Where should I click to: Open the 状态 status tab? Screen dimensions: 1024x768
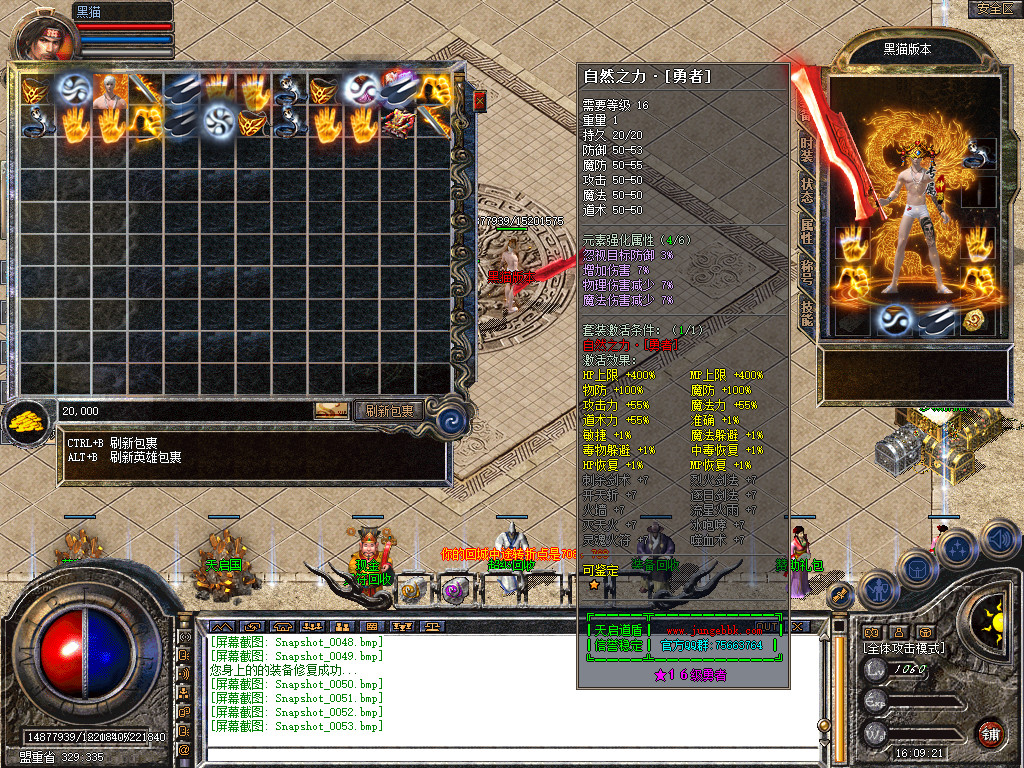coord(807,190)
